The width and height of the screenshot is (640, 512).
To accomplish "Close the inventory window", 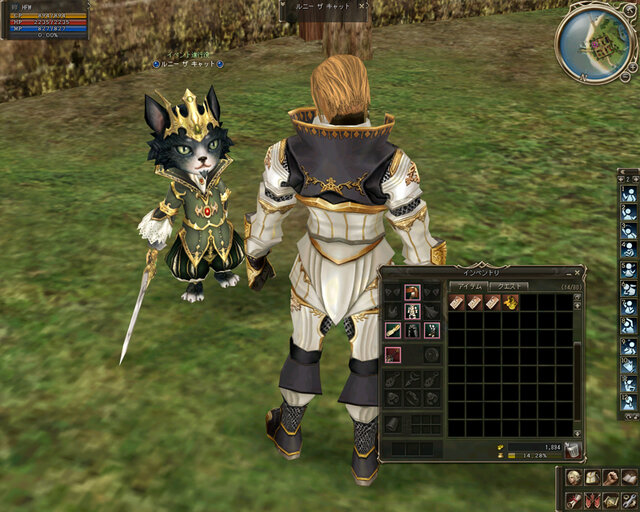I will [576, 271].
